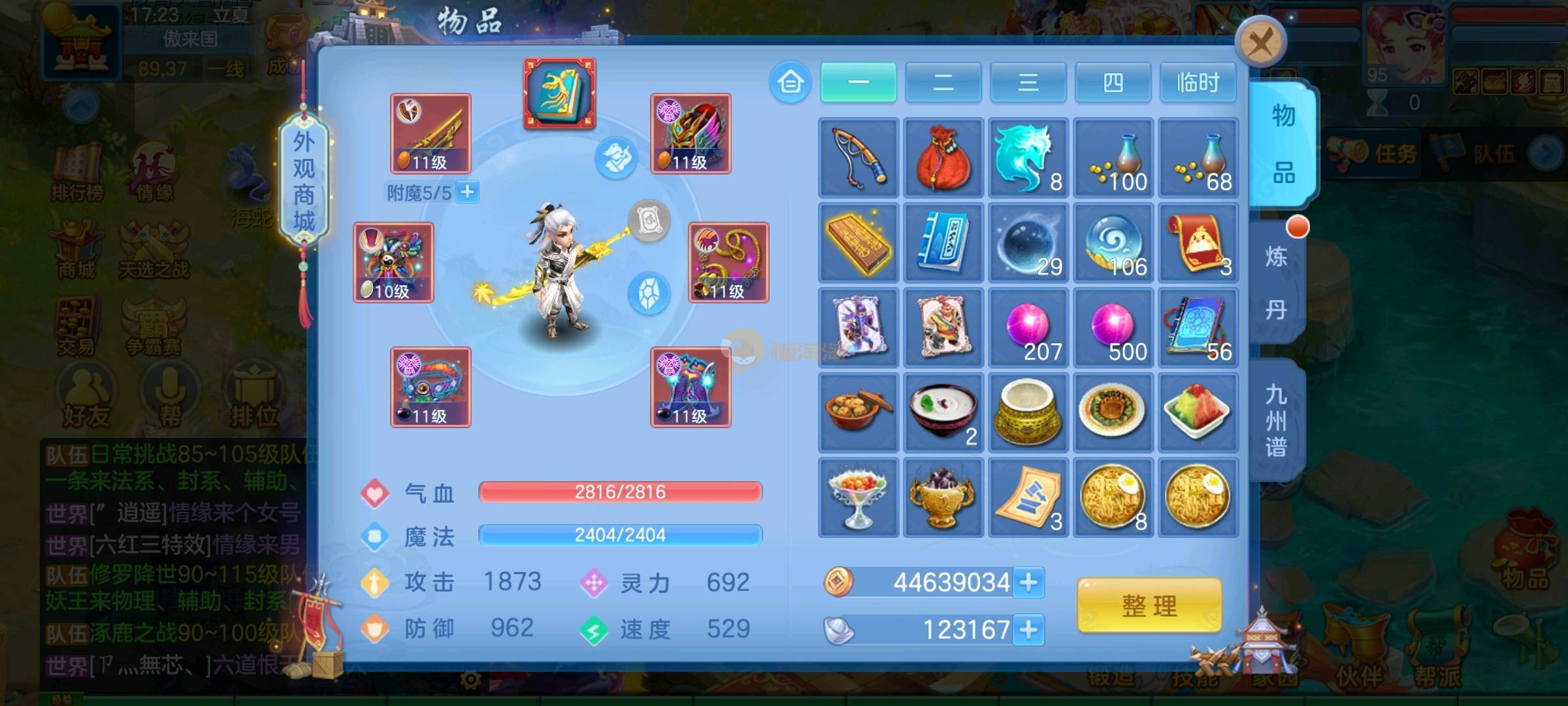Select the fishing rod item slot
Screen dimensions: 1568x706
point(858,158)
